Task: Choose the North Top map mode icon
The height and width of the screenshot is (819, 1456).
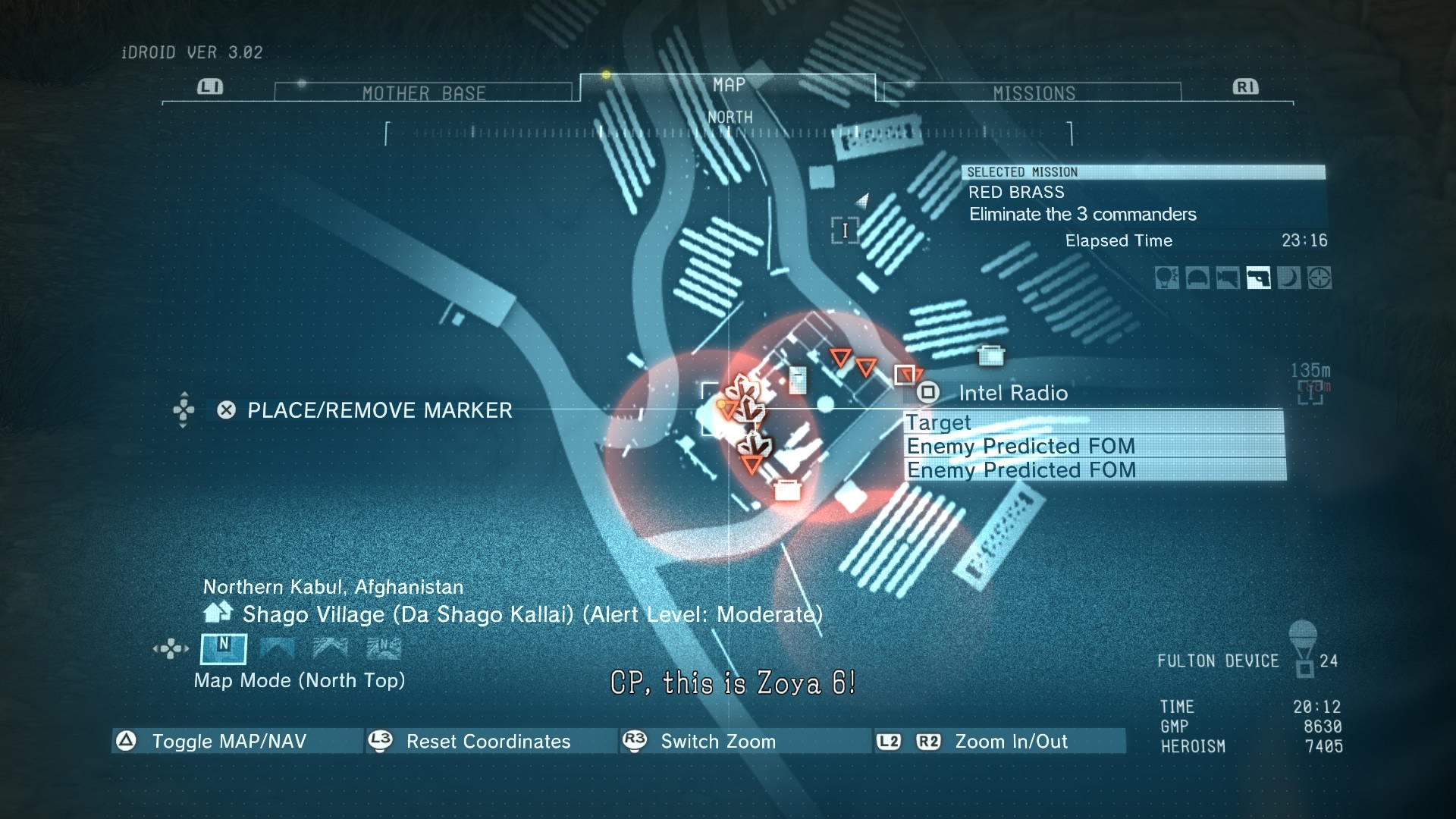Action: 223,648
